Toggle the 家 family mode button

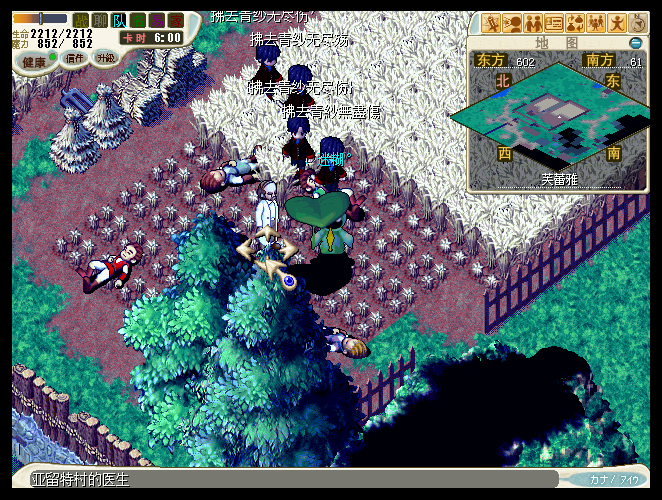[x=176, y=19]
